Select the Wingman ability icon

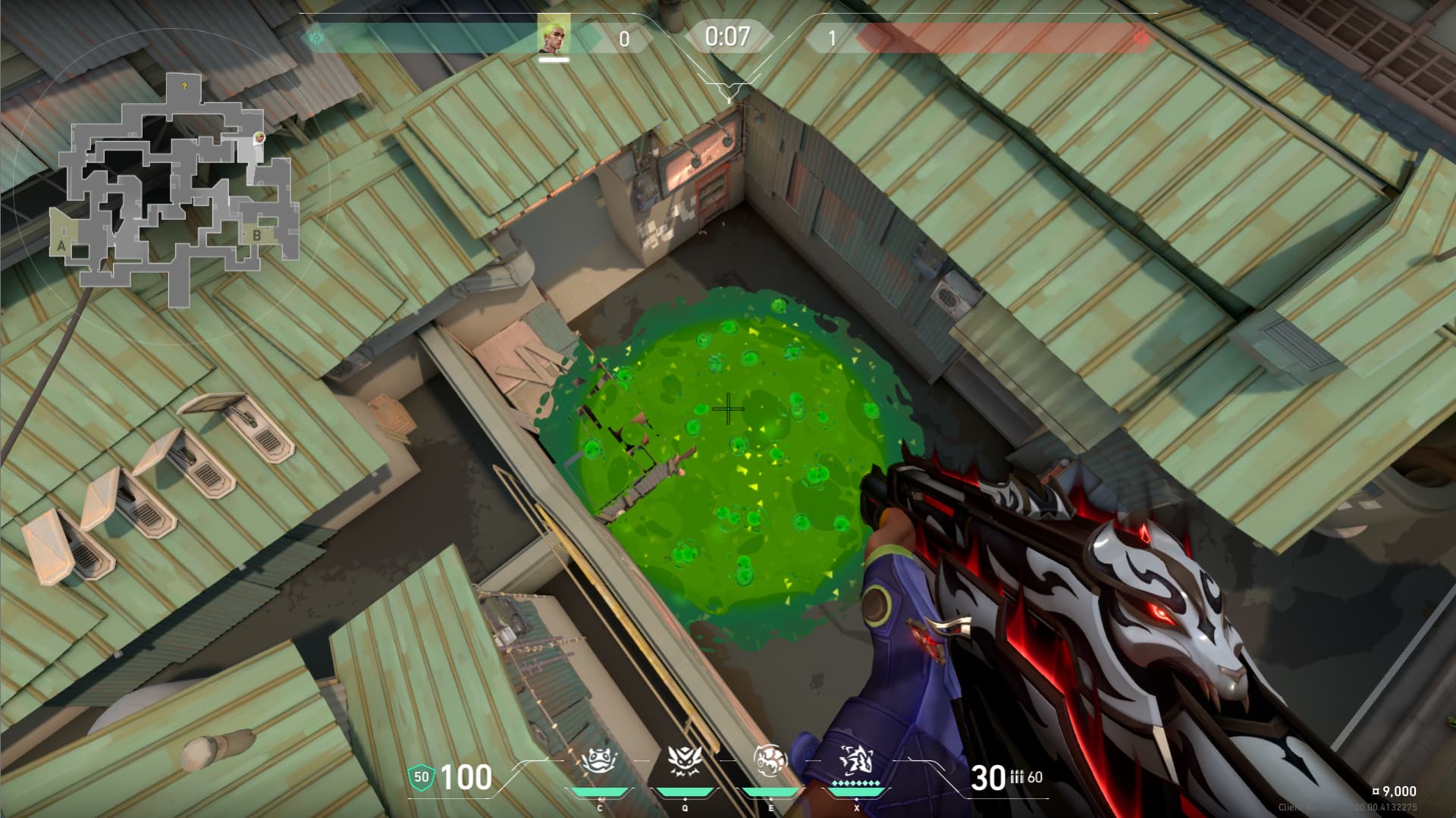[x=685, y=761]
